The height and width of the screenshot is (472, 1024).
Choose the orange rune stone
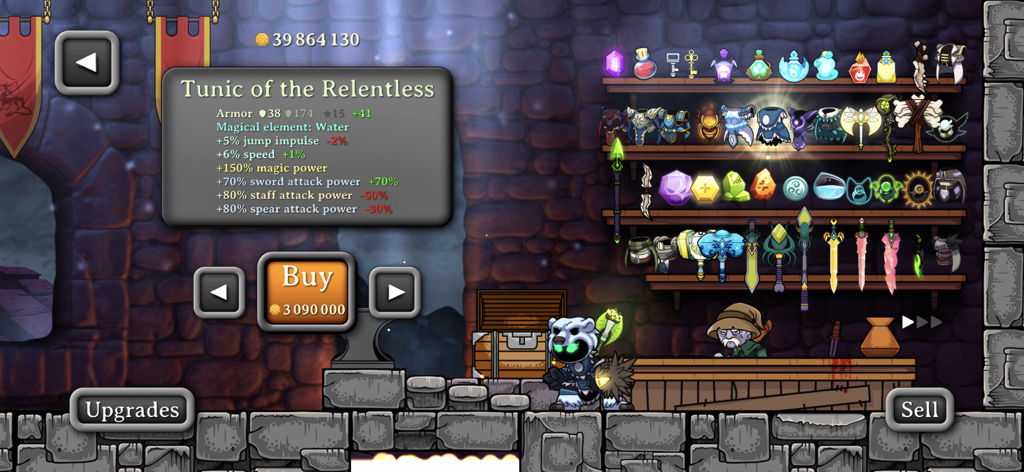[763, 185]
